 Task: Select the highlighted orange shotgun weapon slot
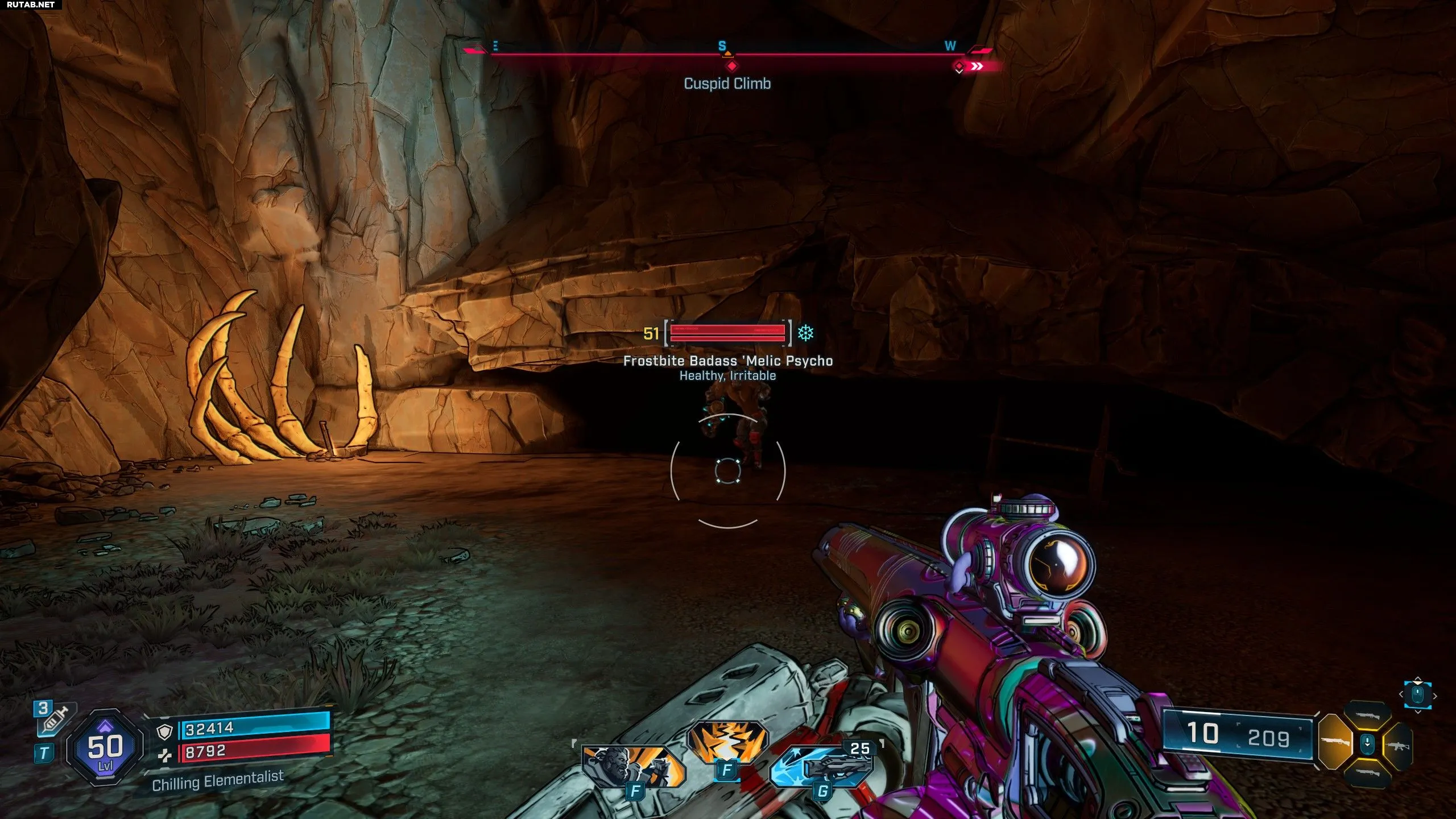(1335, 742)
